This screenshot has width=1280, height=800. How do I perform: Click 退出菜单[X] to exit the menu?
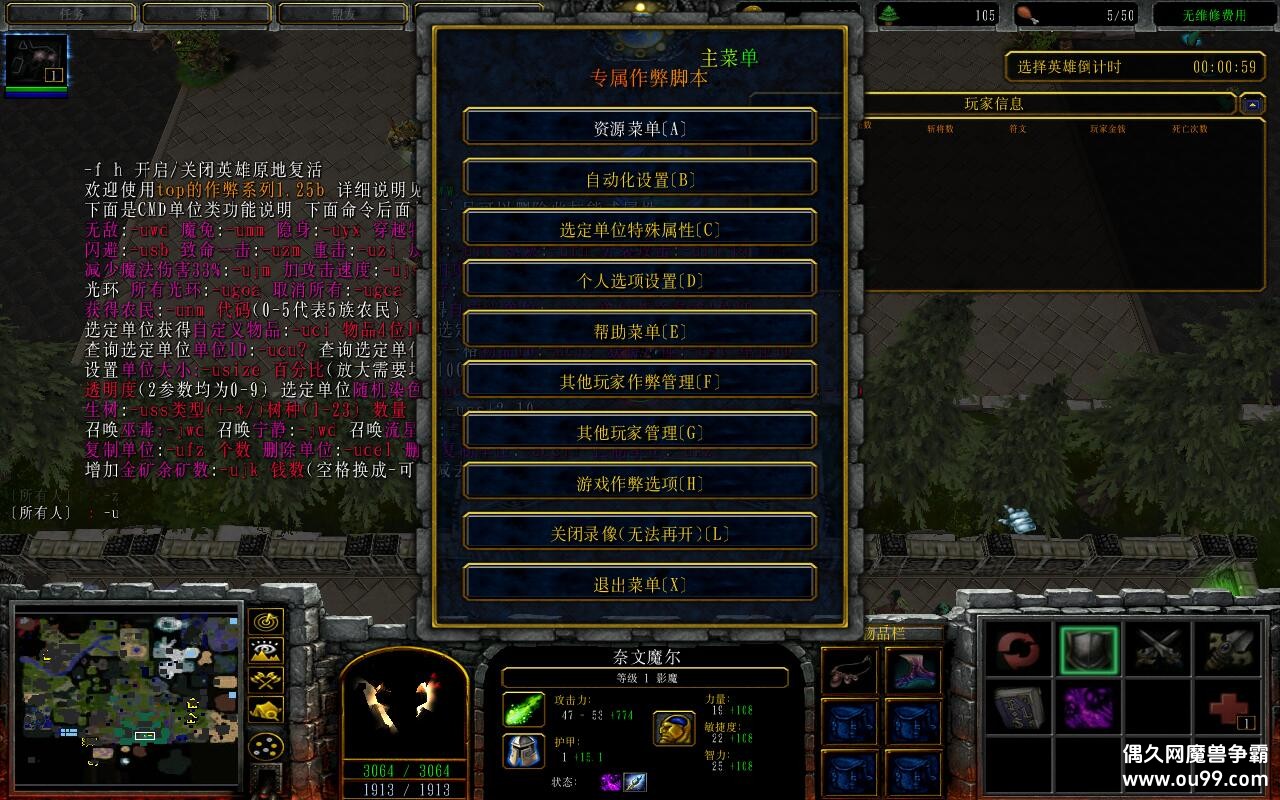click(640, 582)
